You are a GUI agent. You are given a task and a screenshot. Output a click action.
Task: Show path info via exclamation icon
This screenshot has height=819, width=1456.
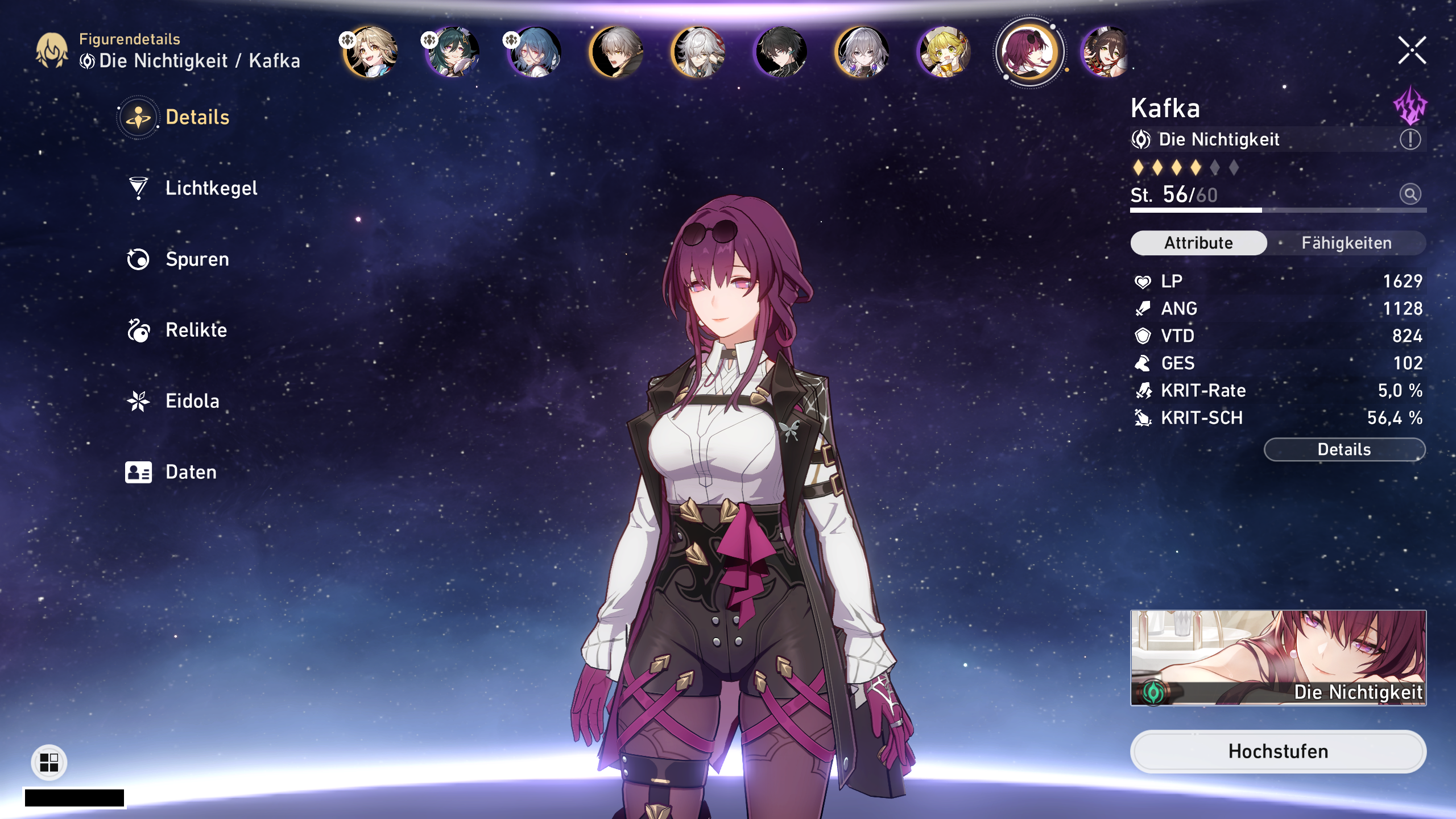pyautogui.click(x=1410, y=139)
